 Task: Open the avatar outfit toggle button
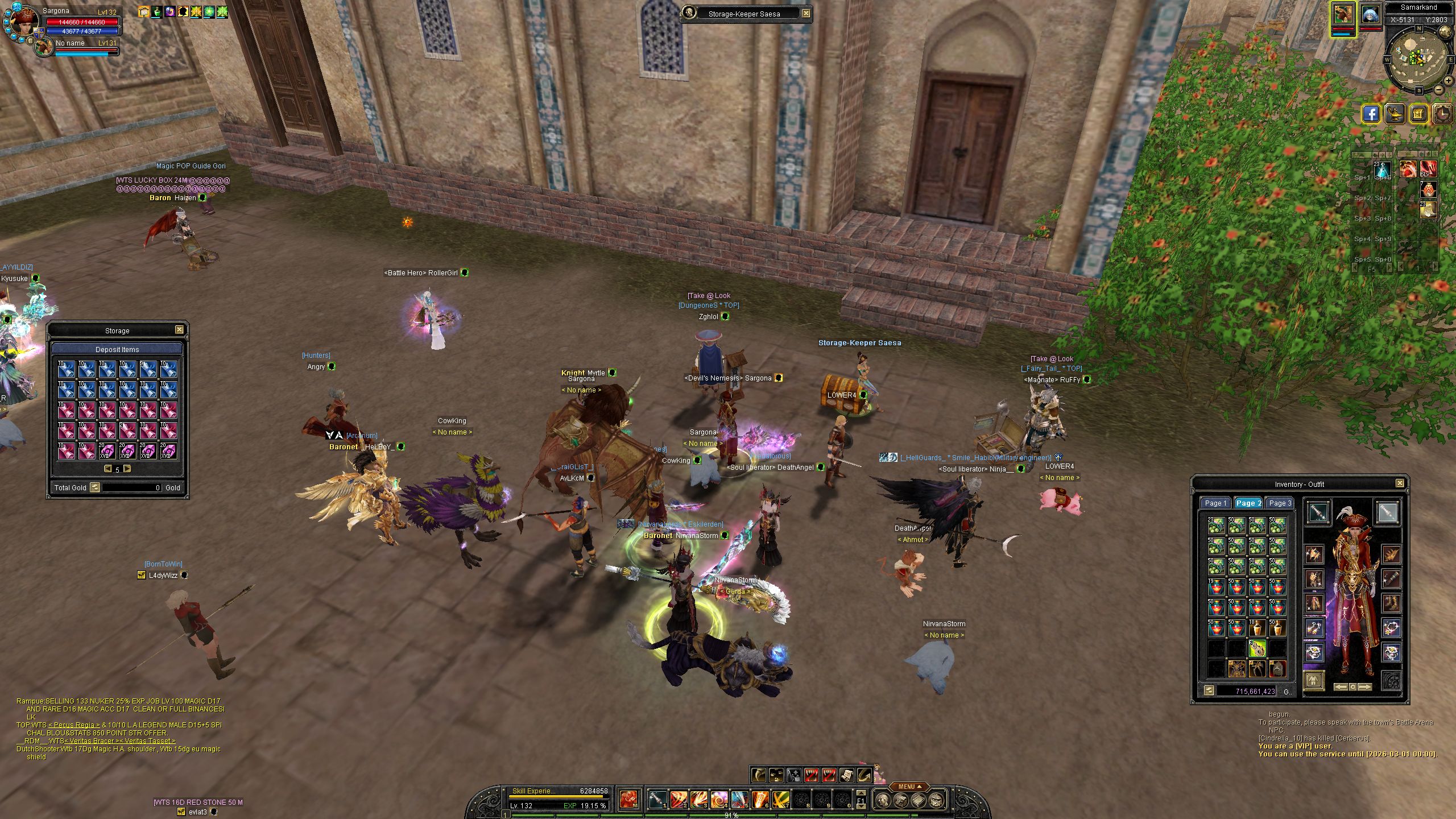tap(1313, 680)
